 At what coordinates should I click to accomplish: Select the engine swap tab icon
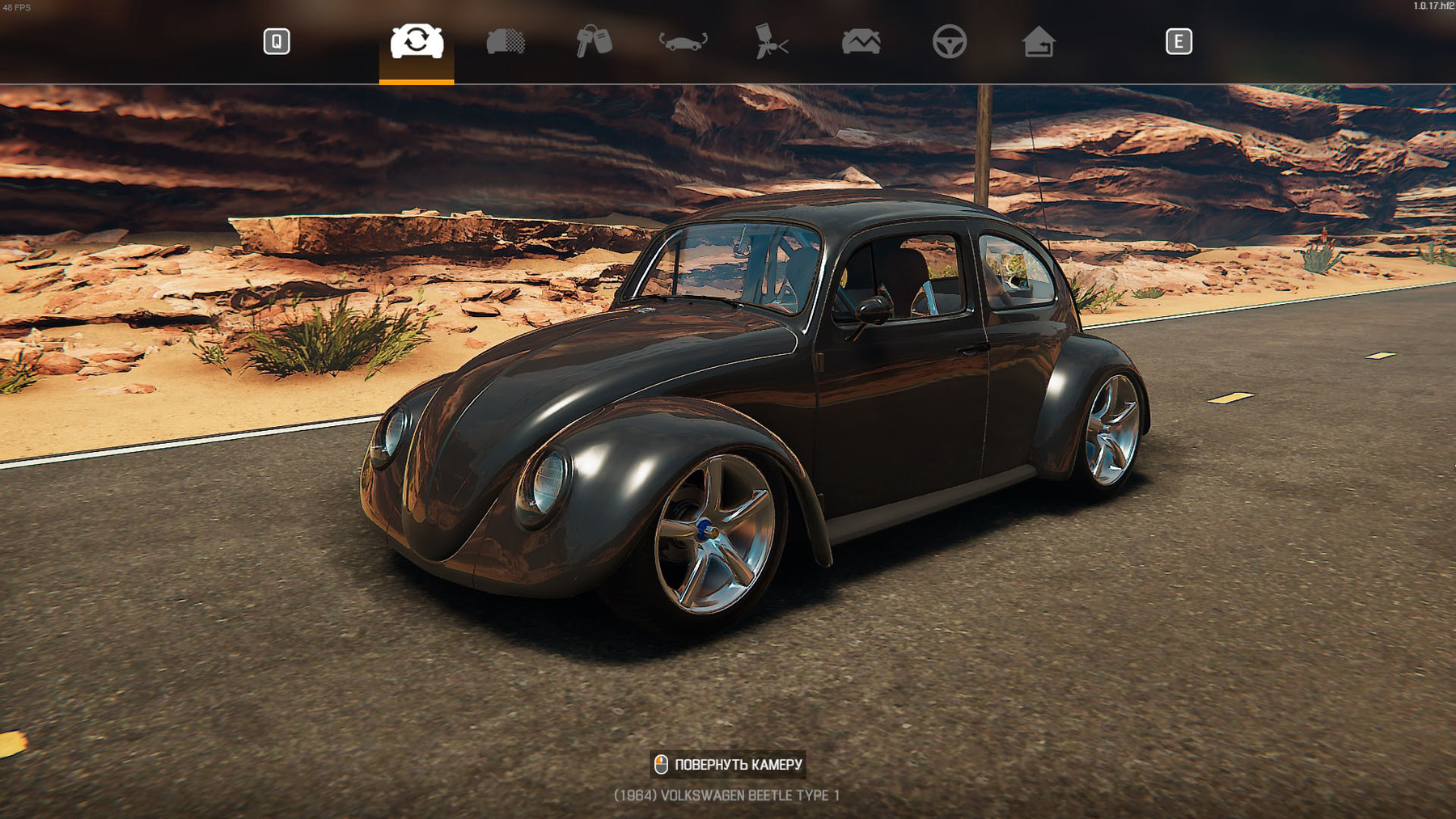coord(415,43)
